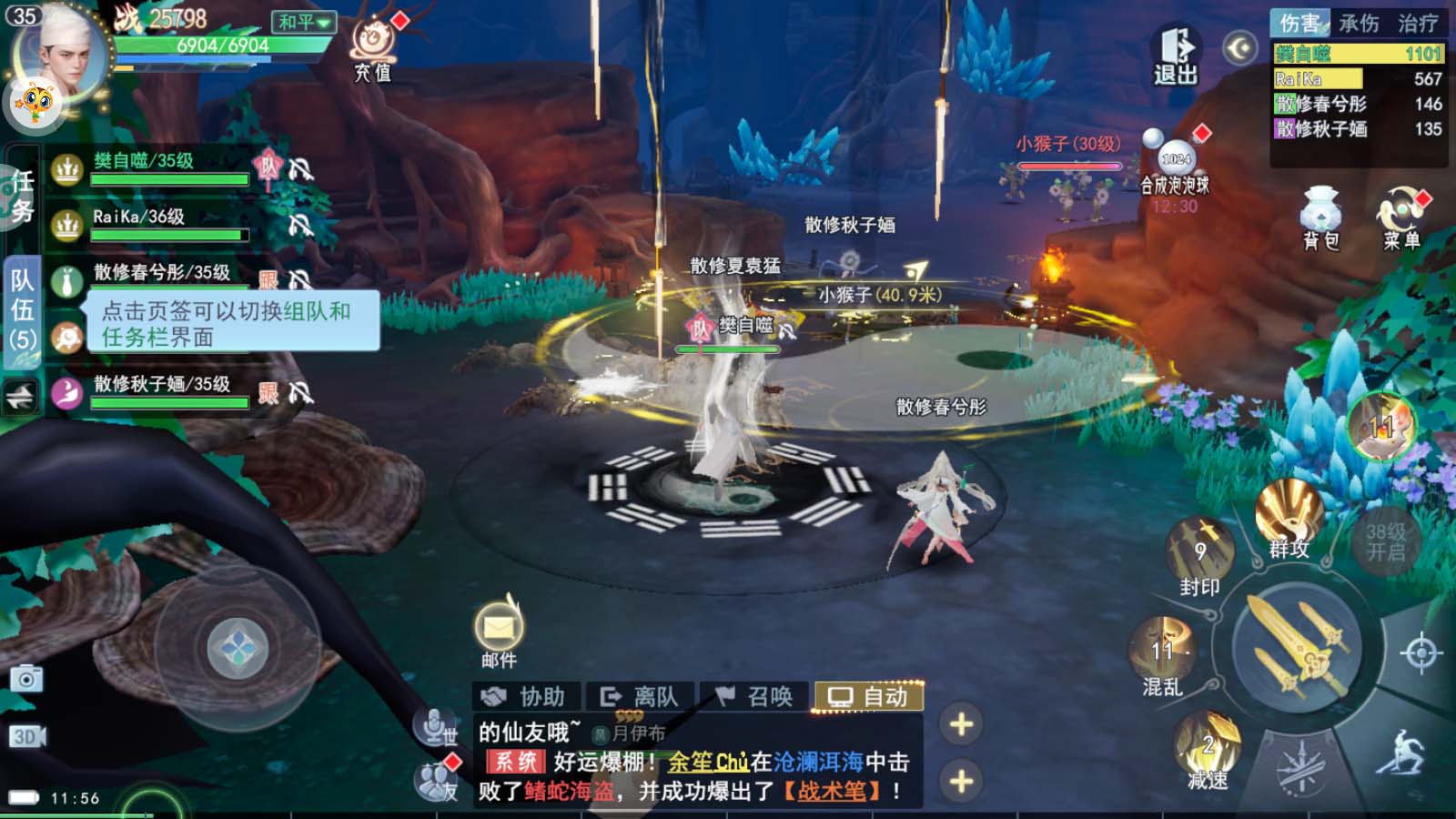Open the 和平 combat mode dropdown
1456x819 pixels.
point(304,21)
